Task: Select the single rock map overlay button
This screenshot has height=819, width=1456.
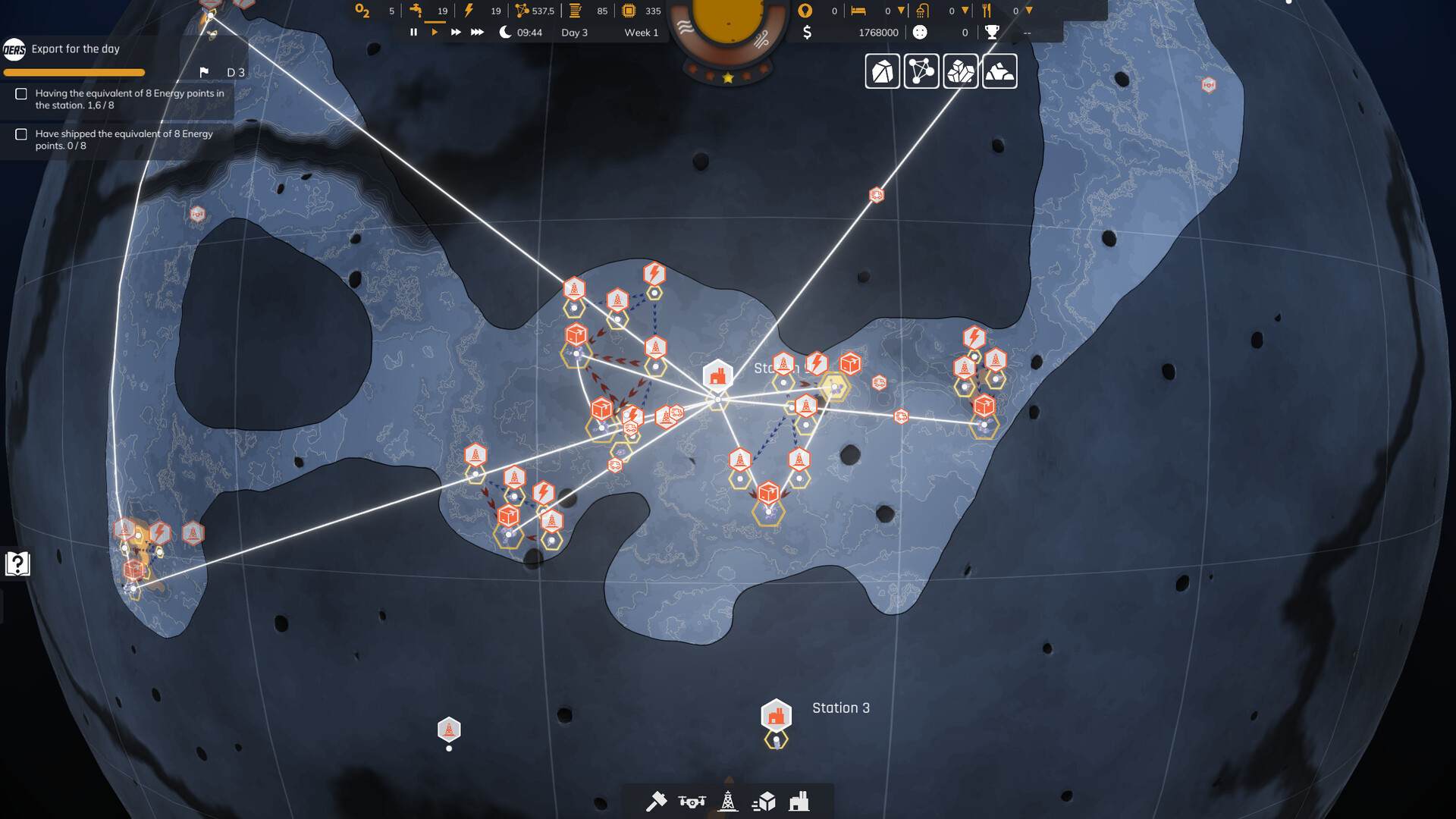Action: coord(883,72)
